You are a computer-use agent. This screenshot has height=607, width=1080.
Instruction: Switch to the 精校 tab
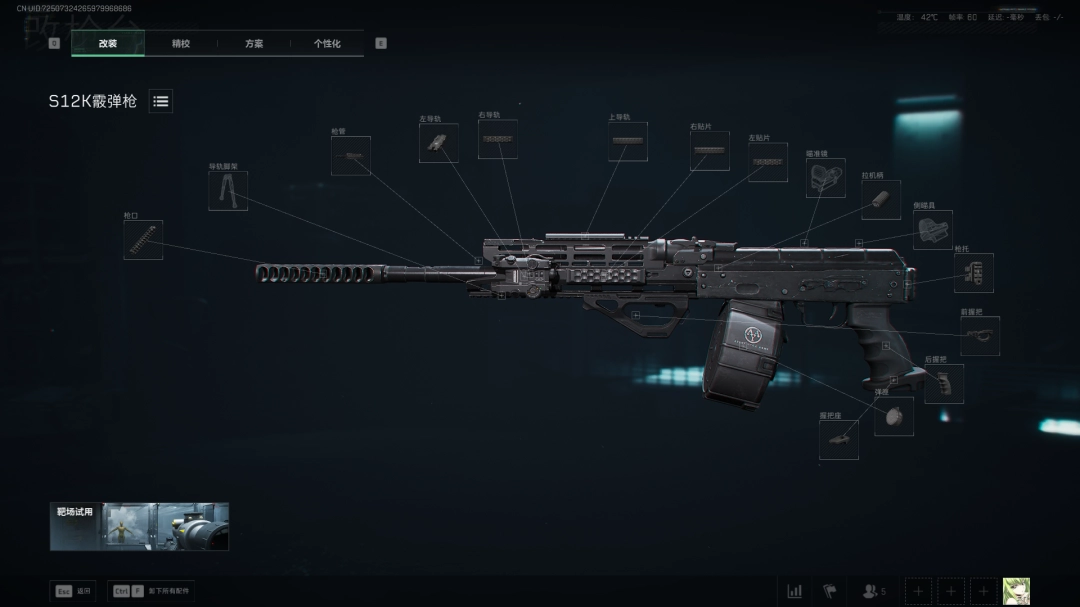181,44
